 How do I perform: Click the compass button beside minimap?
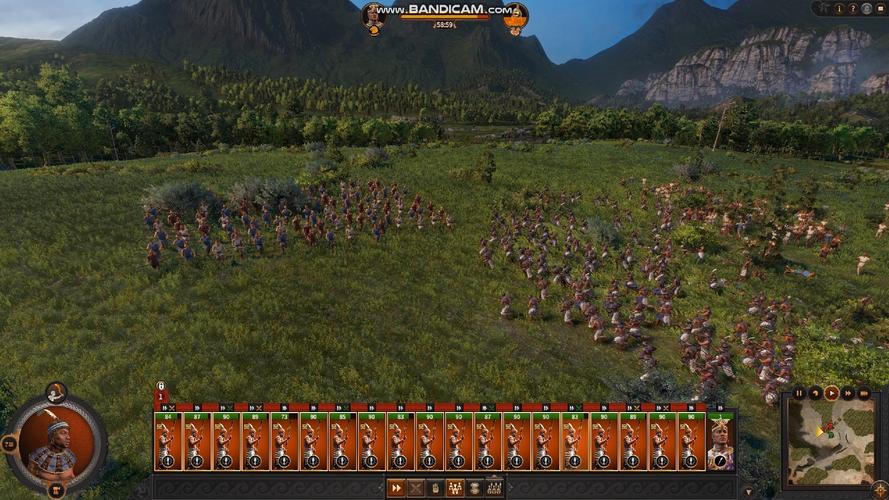[879, 488]
